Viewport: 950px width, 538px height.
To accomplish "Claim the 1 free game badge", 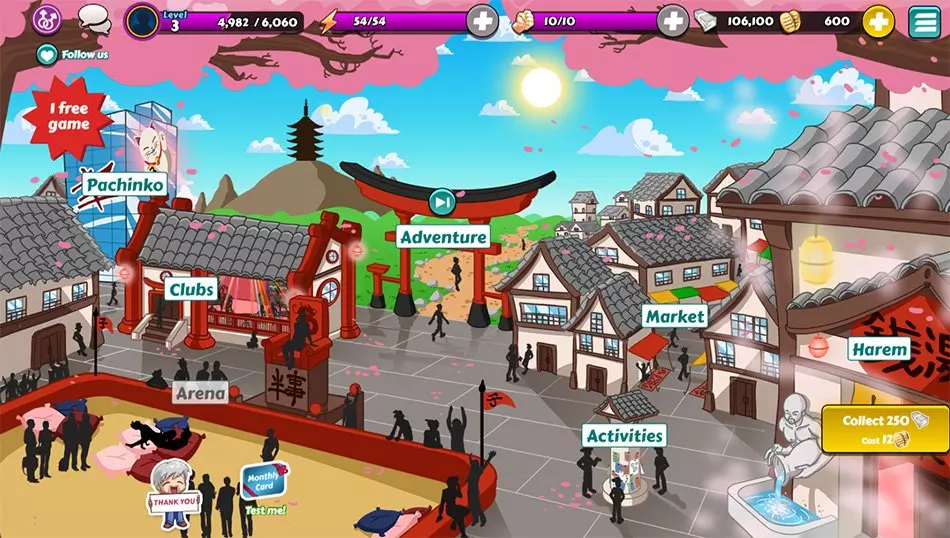I will tap(69, 118).
